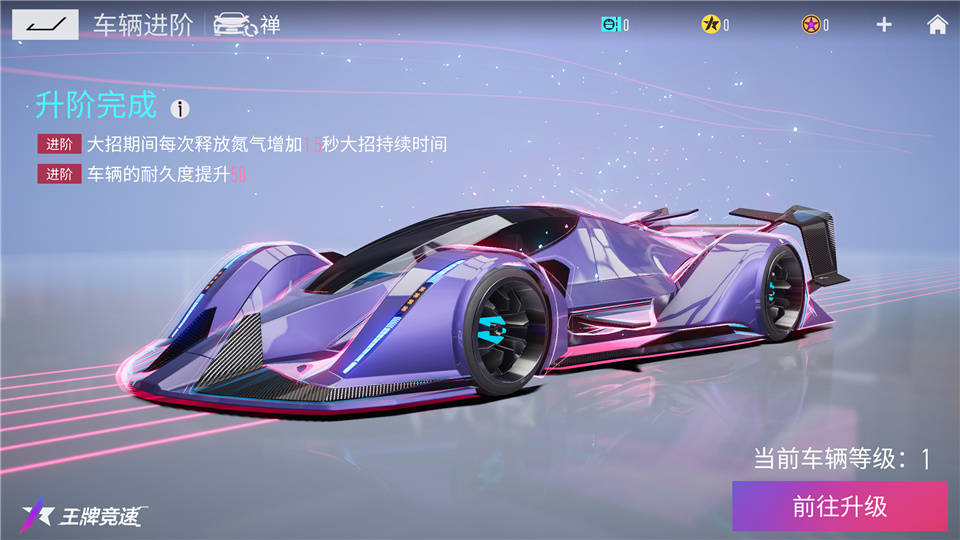Add currency with the plus button

tap(884, 25)
